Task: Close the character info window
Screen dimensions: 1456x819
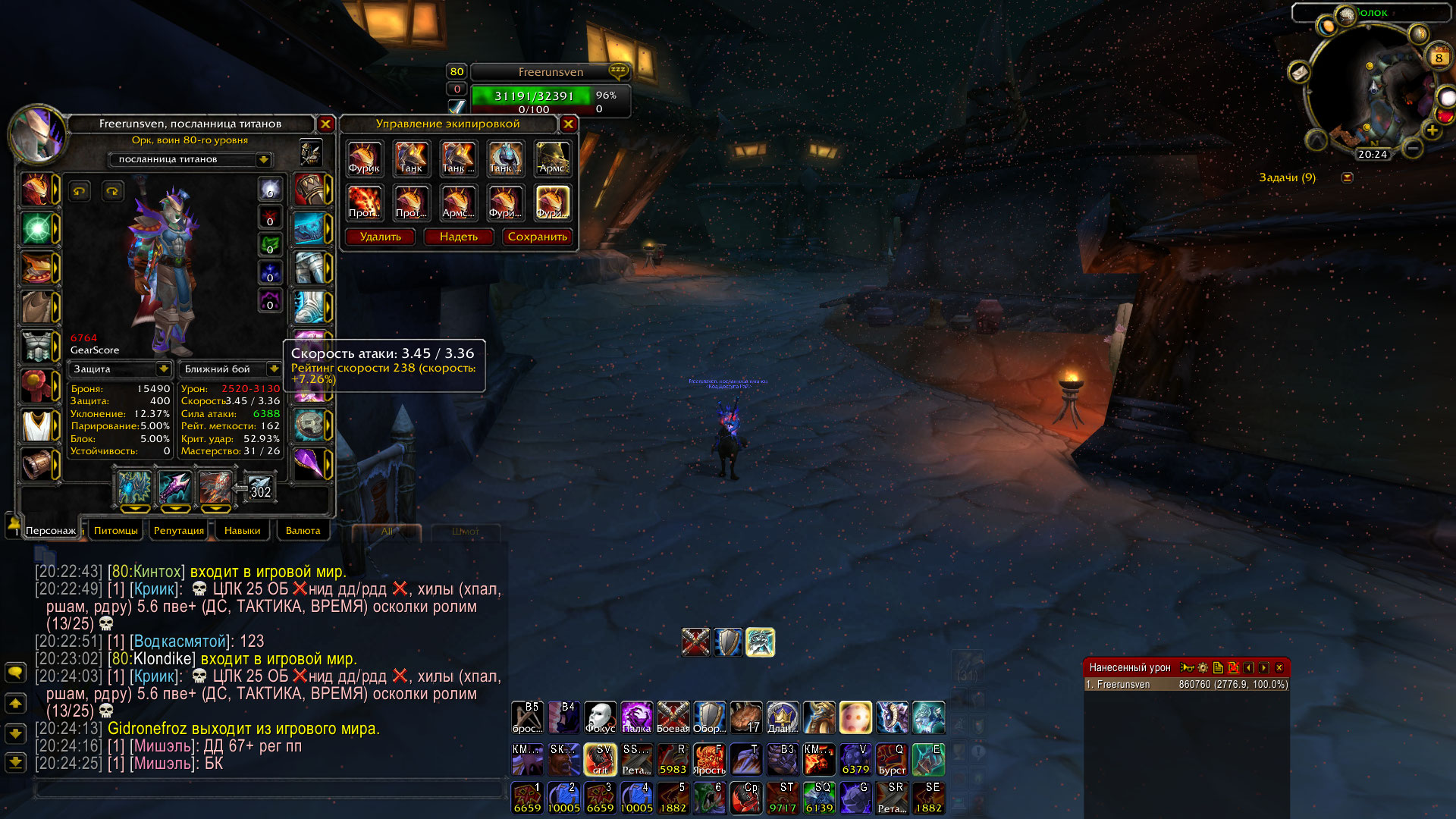Action: 325,124
